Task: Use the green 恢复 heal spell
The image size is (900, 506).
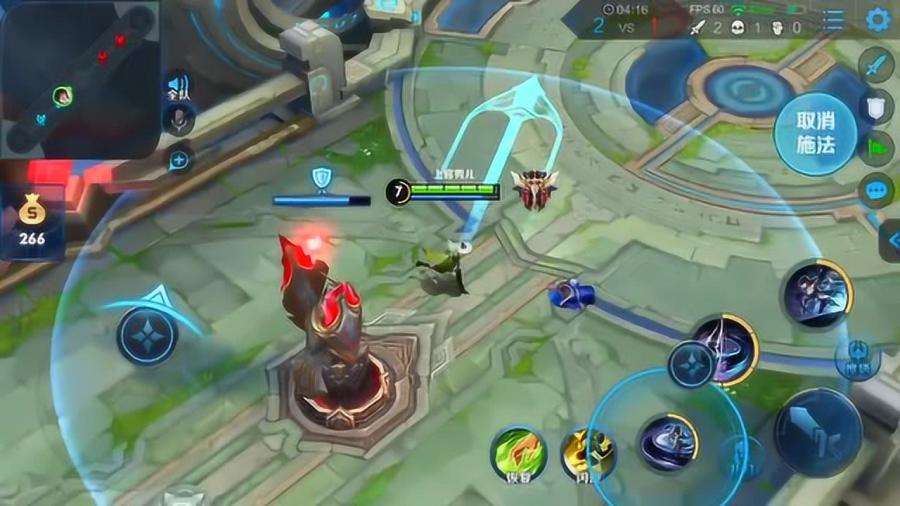Action: click(518, 455)
